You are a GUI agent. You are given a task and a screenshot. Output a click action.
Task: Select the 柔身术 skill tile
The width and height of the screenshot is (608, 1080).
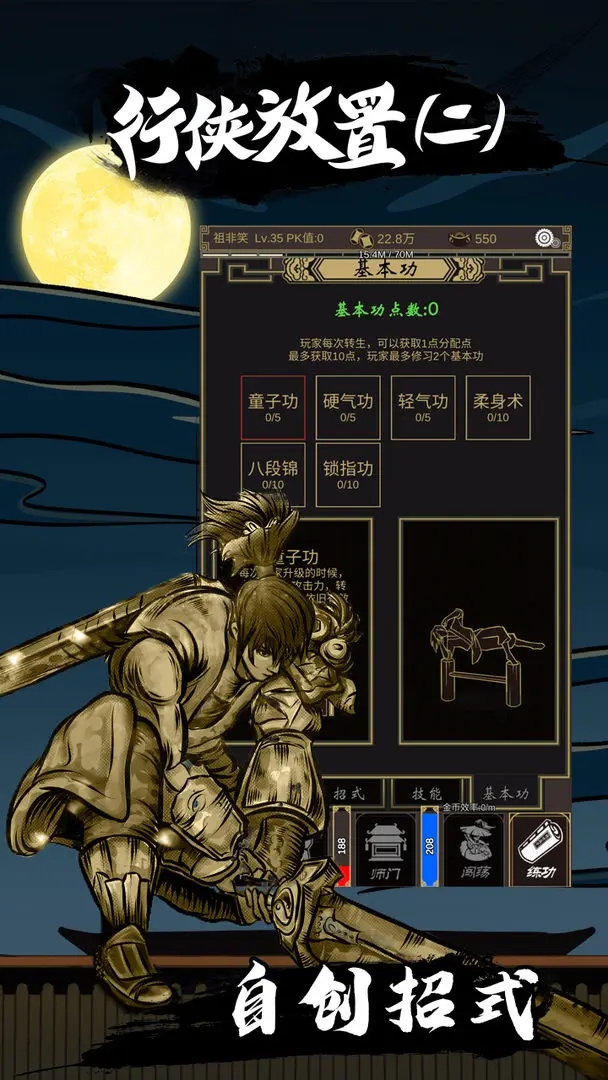tap(498, 407)
